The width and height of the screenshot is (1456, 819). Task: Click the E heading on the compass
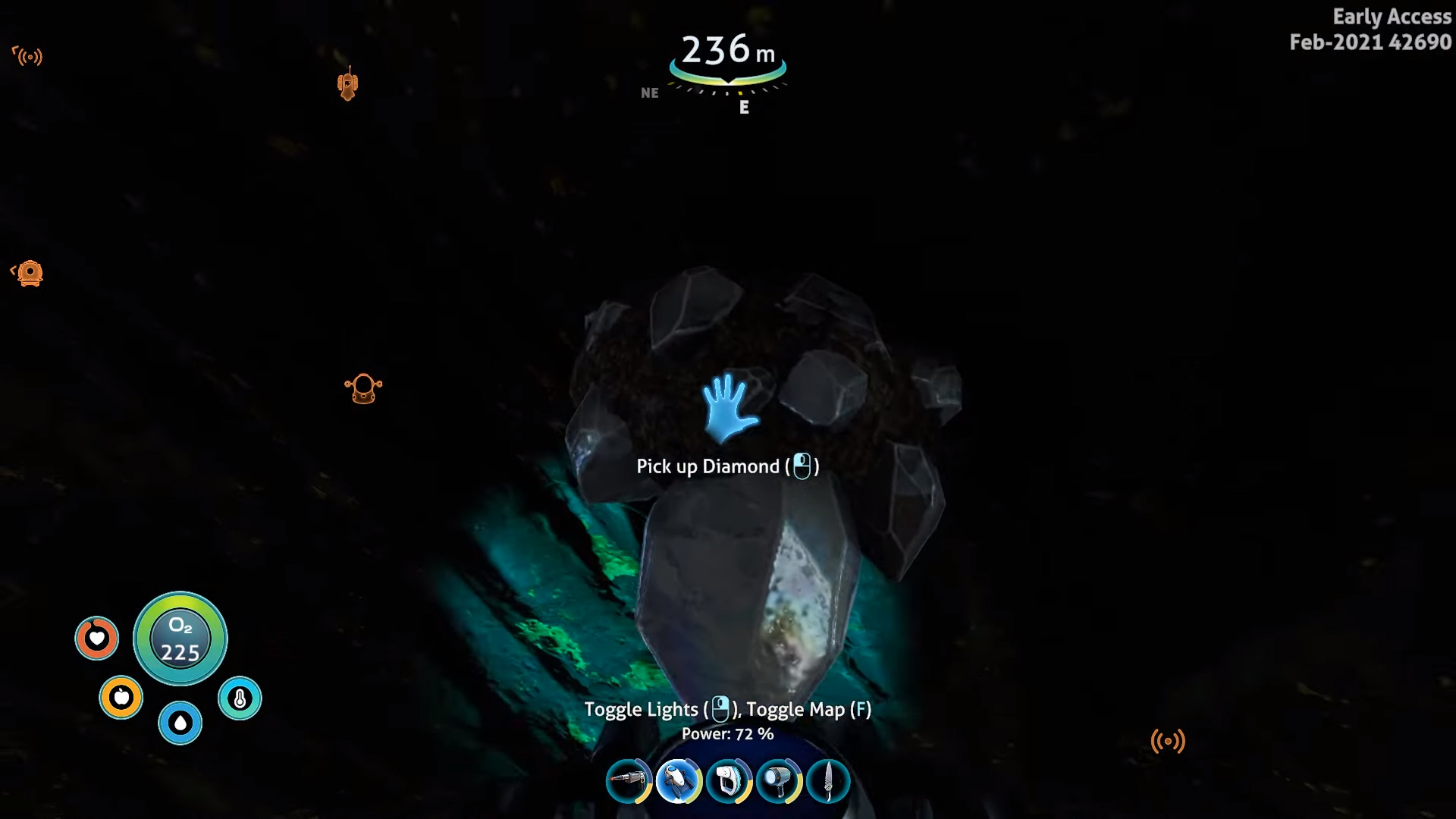744,107
